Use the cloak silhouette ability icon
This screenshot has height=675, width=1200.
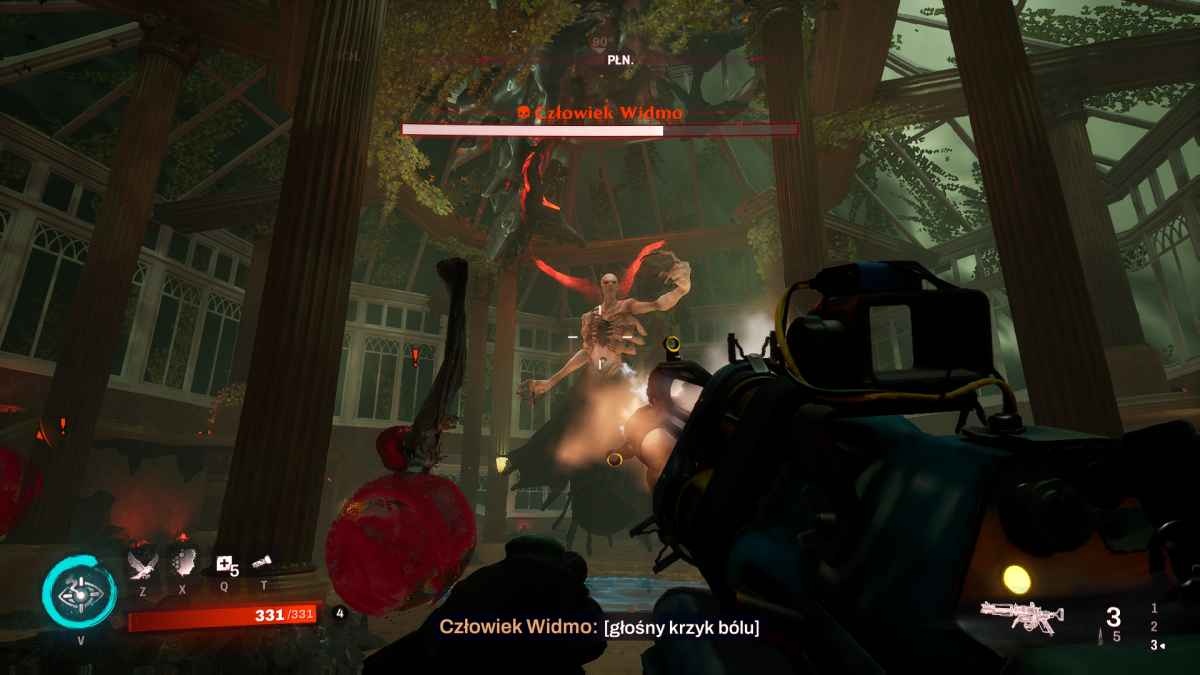(x=181, y=565)
